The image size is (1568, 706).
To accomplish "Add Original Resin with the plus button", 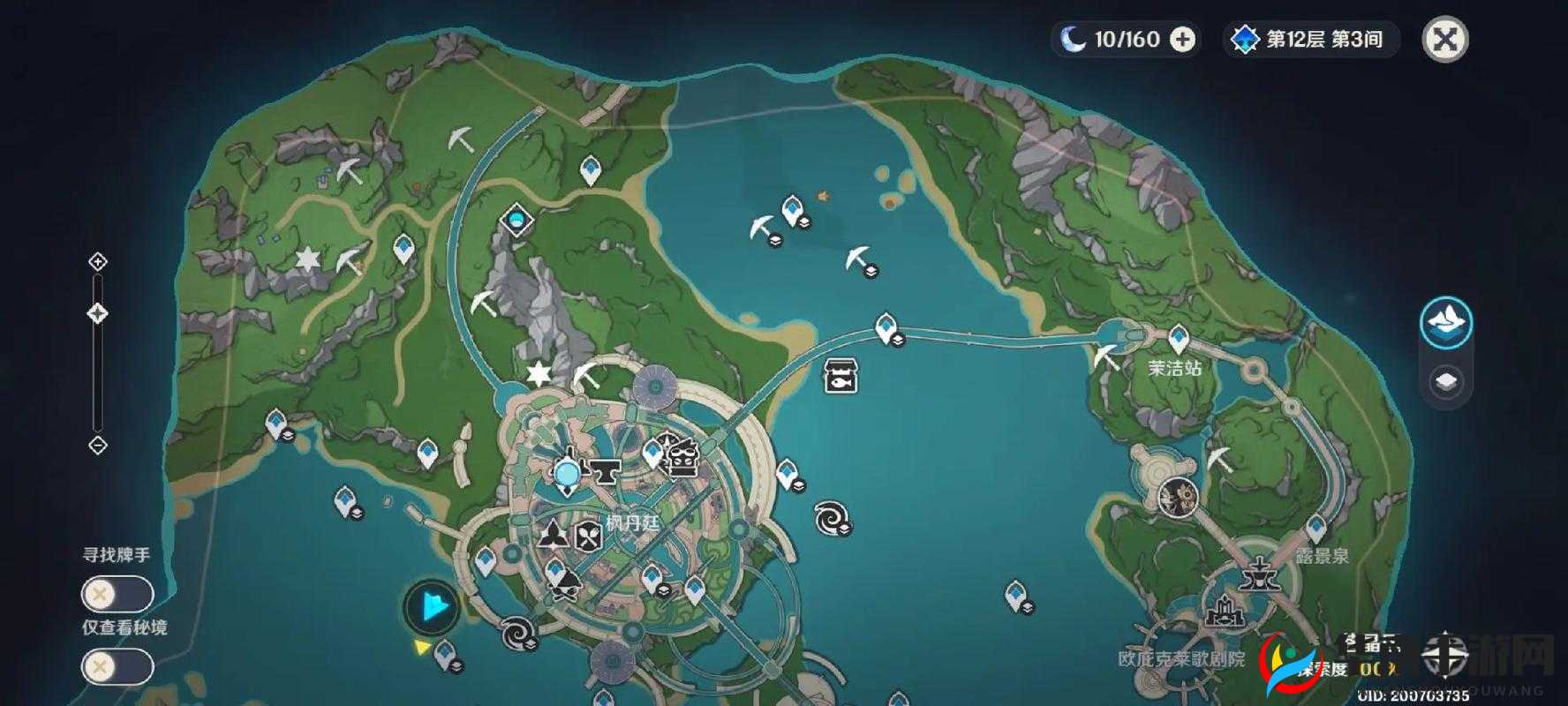I will coord(1182,40).
